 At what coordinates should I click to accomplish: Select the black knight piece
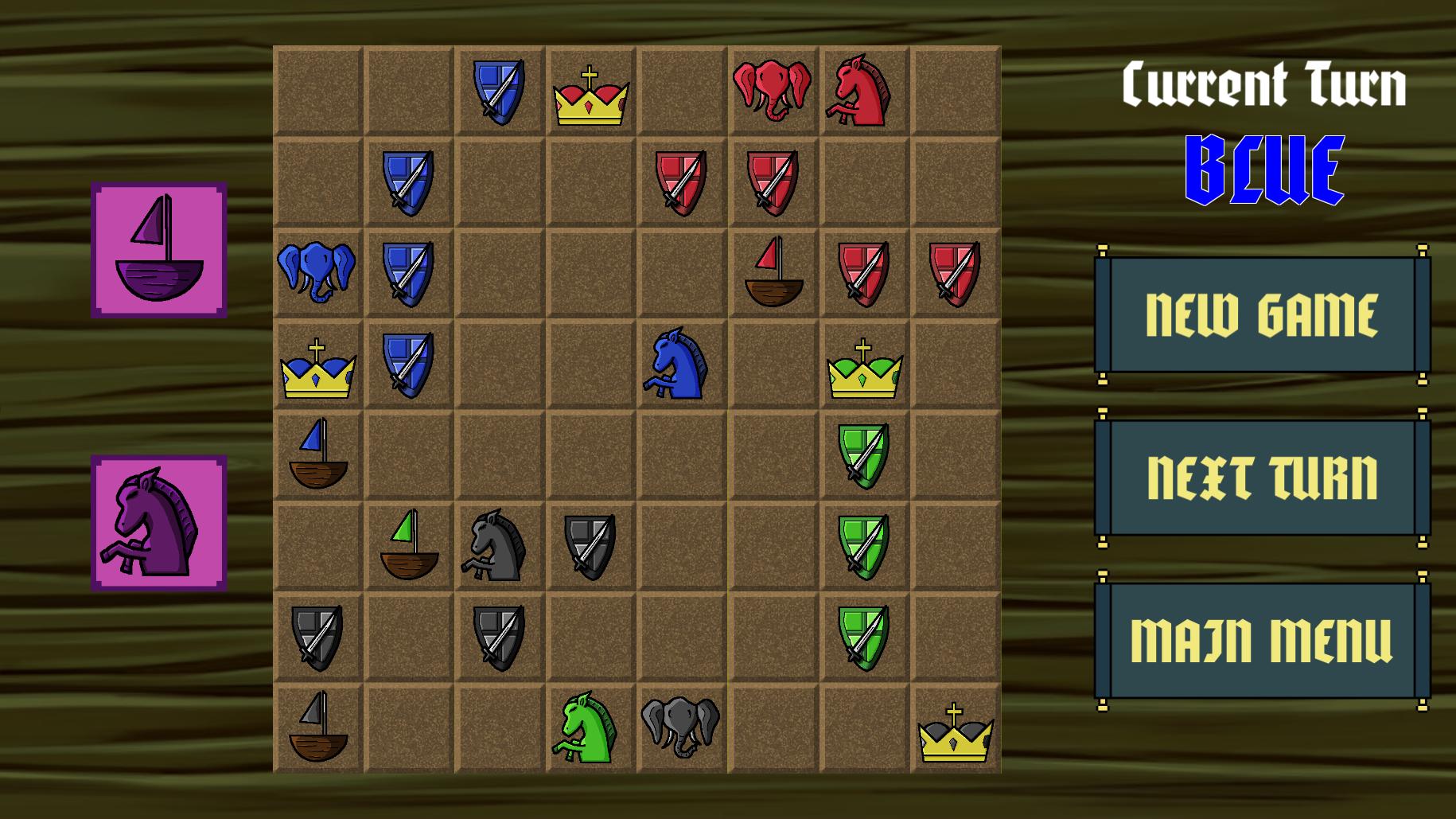[495, 545]
